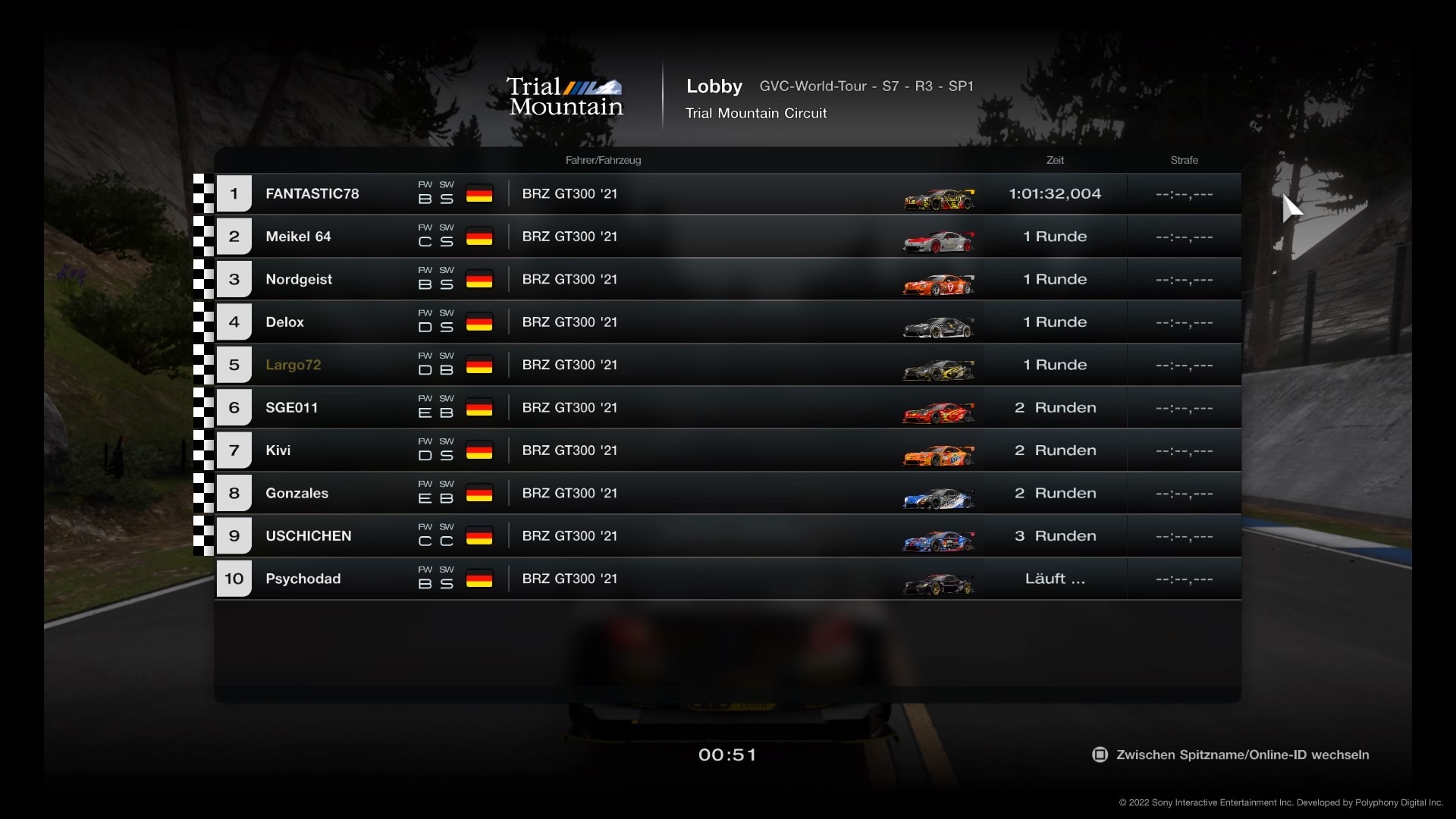
Task: Click 'Zwischen Spitzname/Online-ID wechseln' label
Action: point(1241,755)
